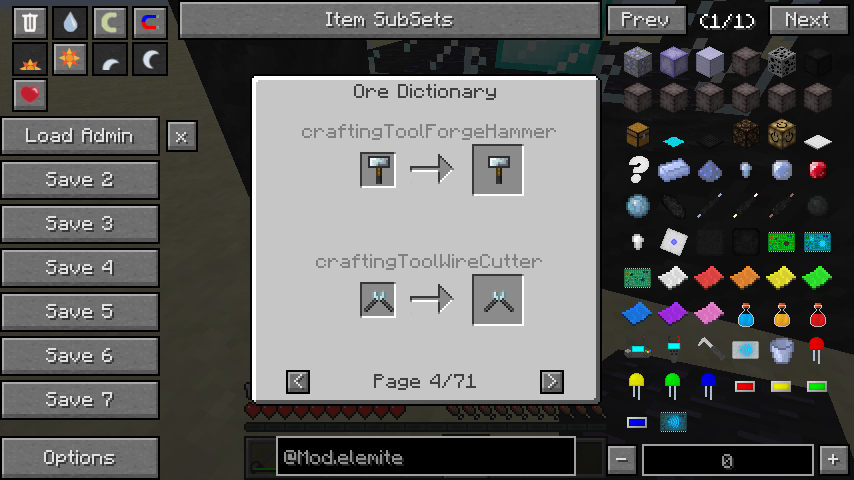The image size is (854, 480).
Task: Open the Item SubSets dropdown
Action: (389, 20)
